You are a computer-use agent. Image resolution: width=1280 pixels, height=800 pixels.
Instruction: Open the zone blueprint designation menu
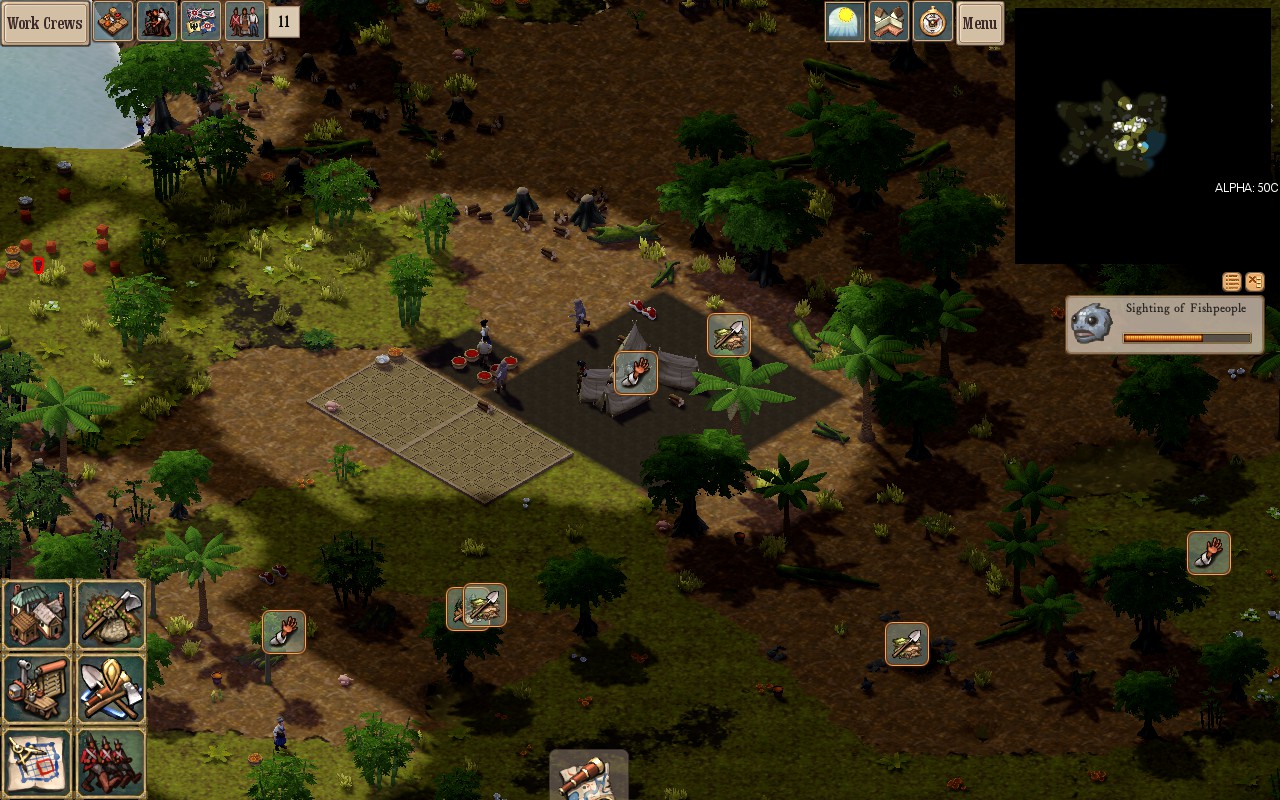[x=38, y=763]
